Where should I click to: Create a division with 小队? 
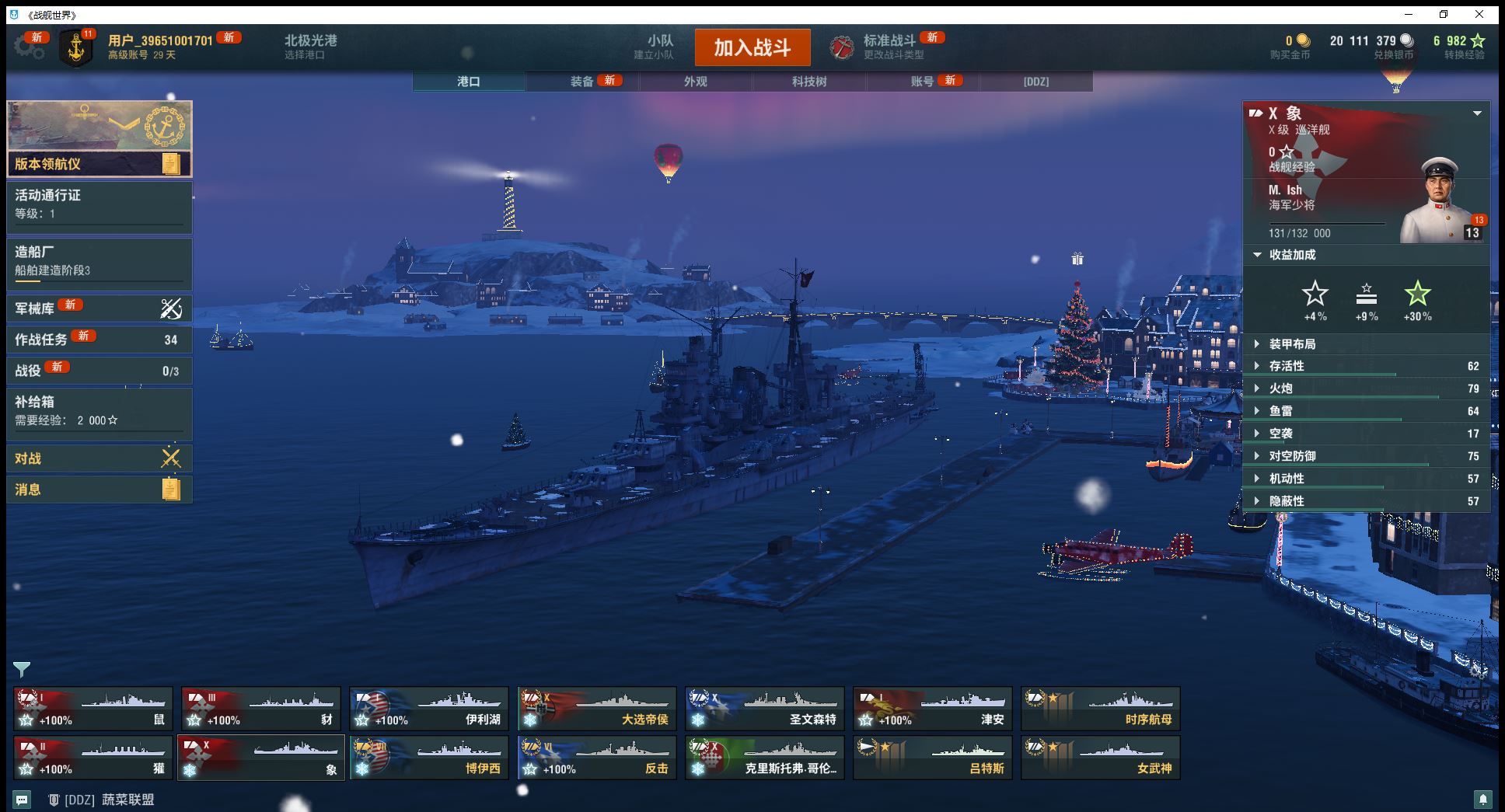pos(659,47)
